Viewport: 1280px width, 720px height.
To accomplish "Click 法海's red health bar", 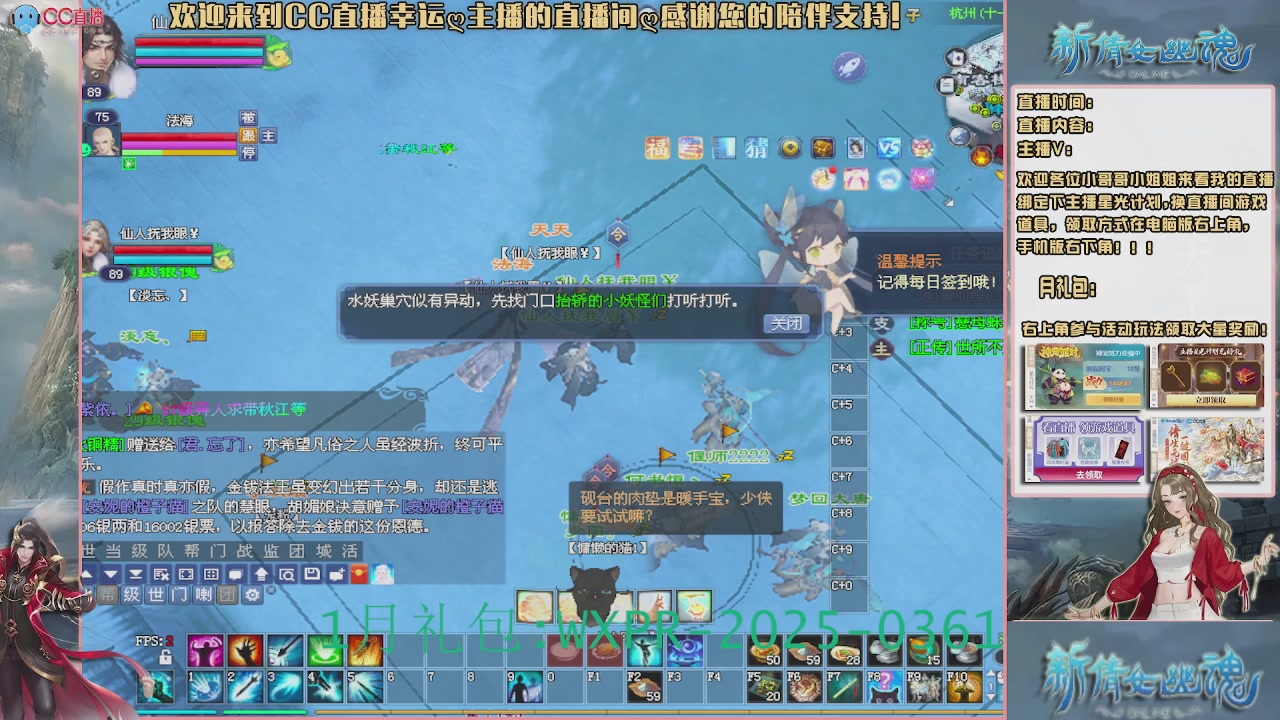I will pyautogui.click(x=178, y=137).
